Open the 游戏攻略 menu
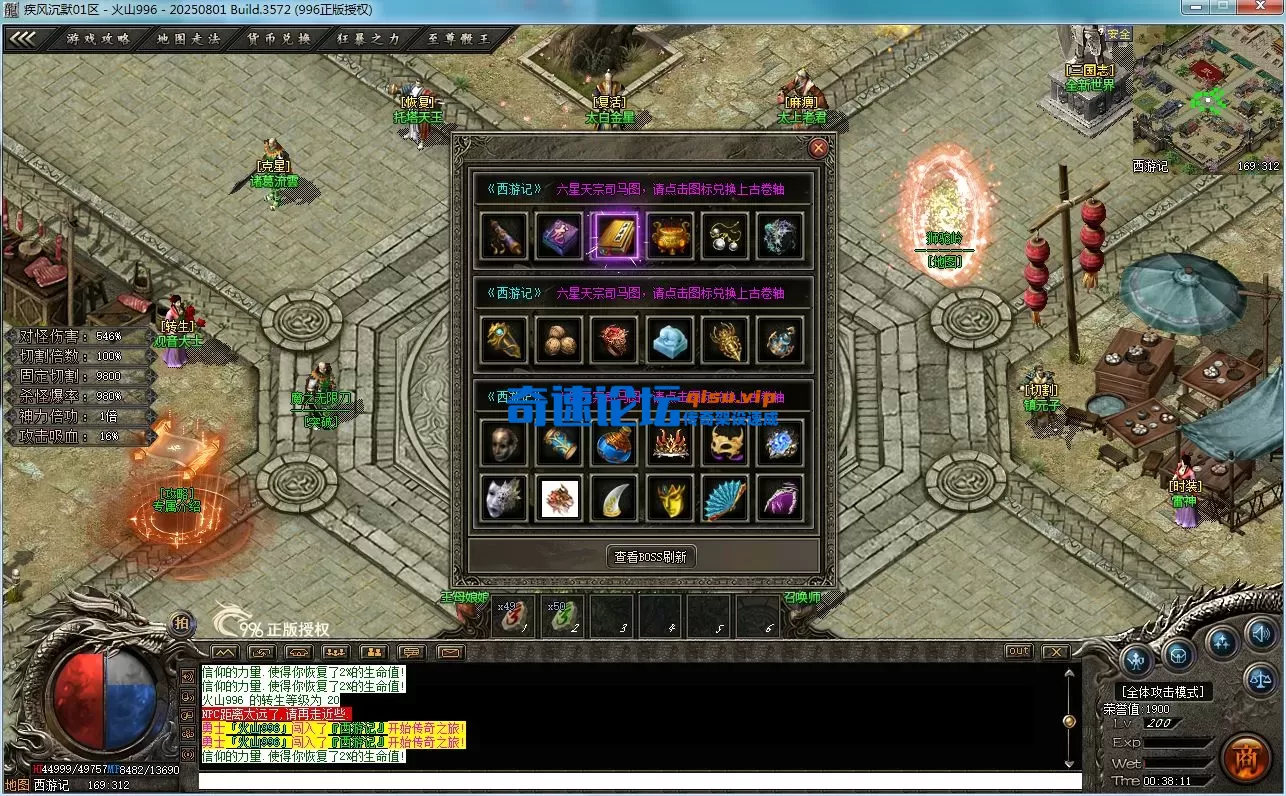The height and width of the screenshot is (796, 1286). (98, 39)
